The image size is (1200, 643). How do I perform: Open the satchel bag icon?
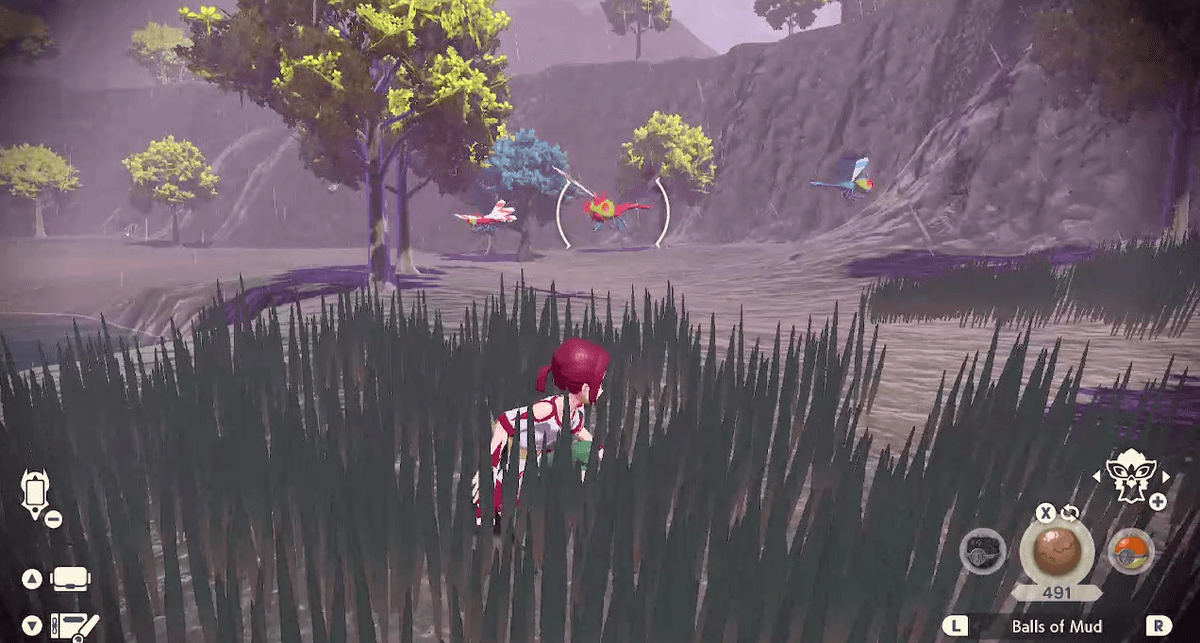(70, 579)
